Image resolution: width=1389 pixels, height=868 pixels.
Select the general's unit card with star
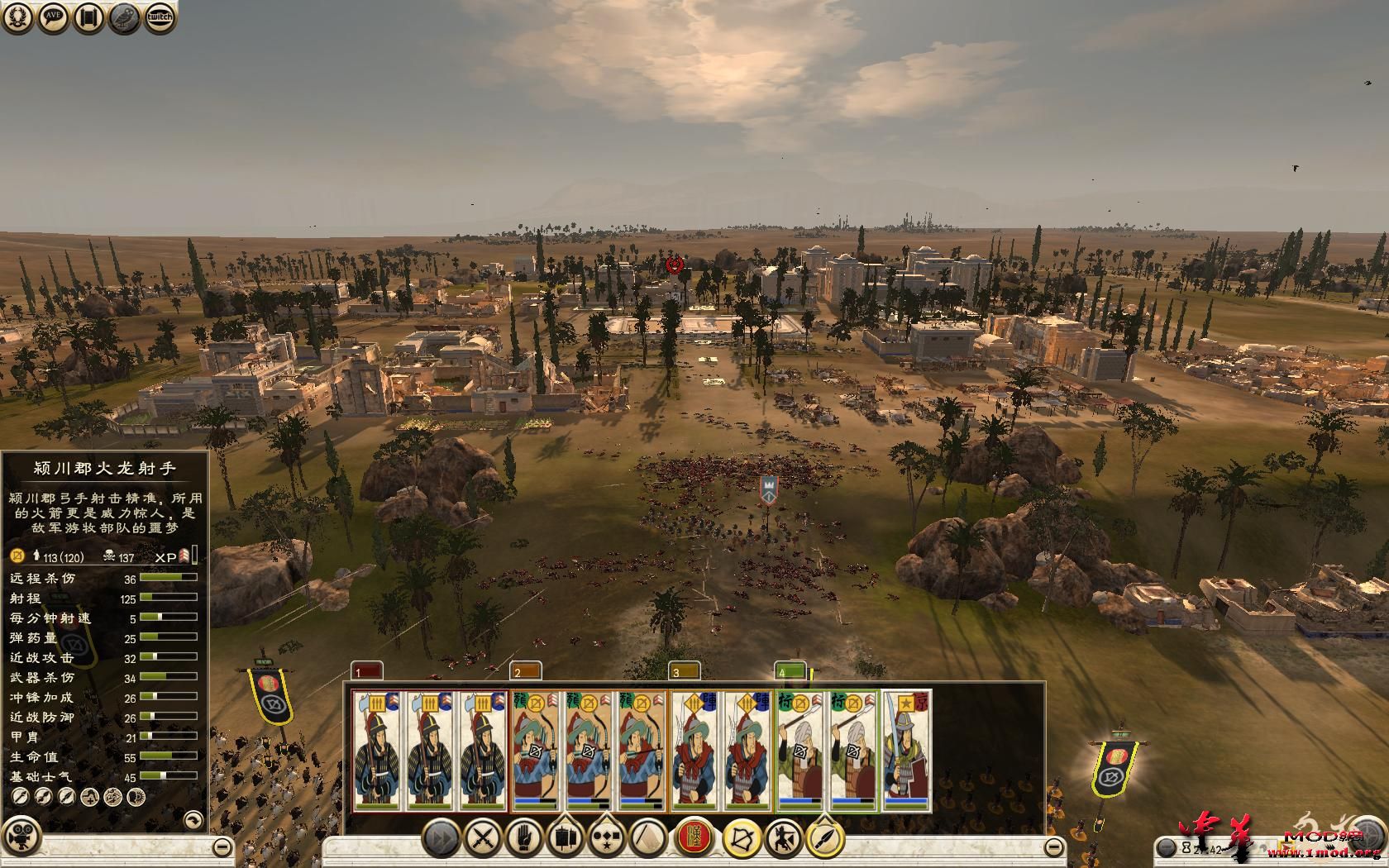[x=906, y=751]
